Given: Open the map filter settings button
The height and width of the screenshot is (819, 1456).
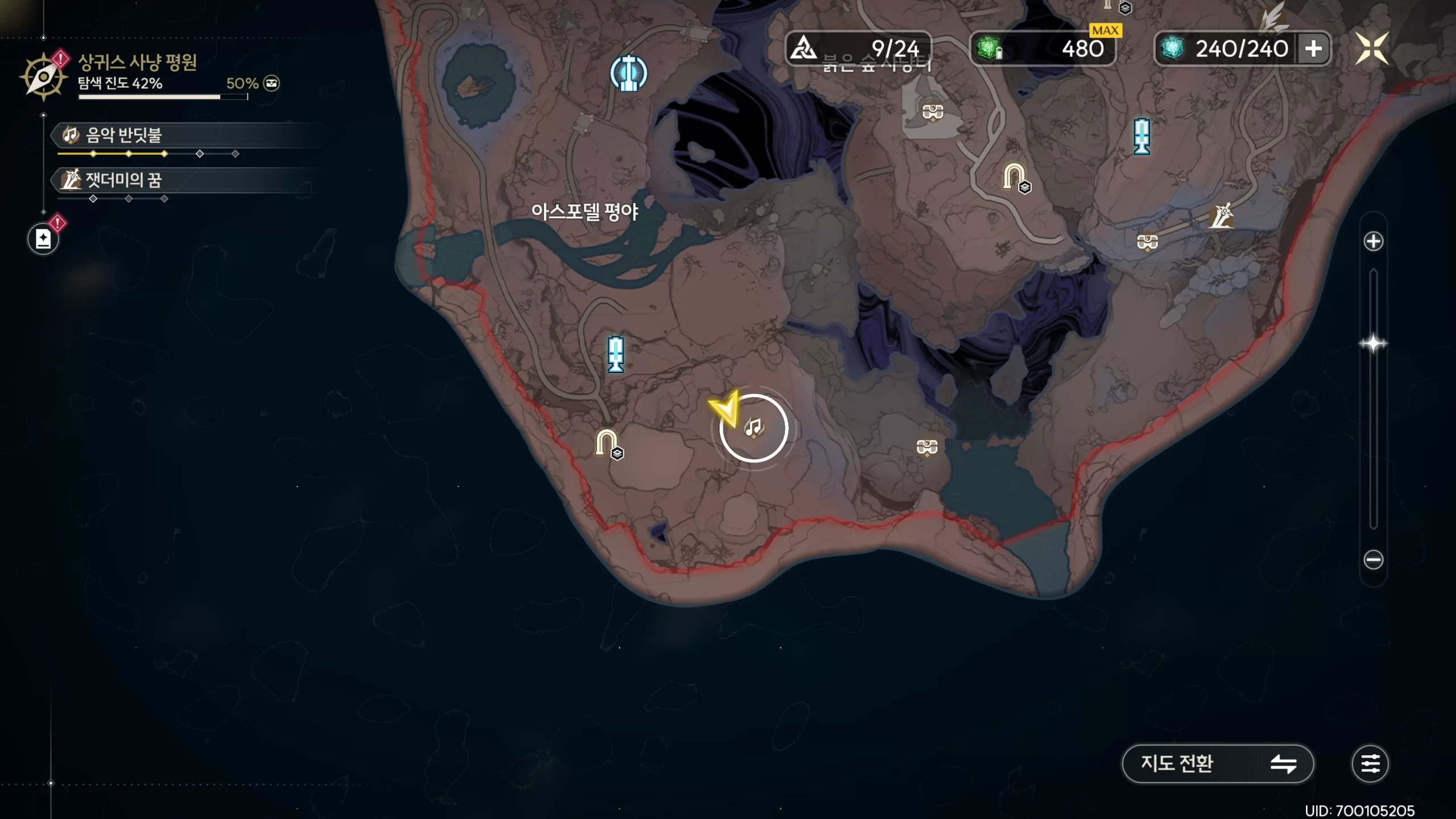Looking at the screenshot, I should 1370,763.
